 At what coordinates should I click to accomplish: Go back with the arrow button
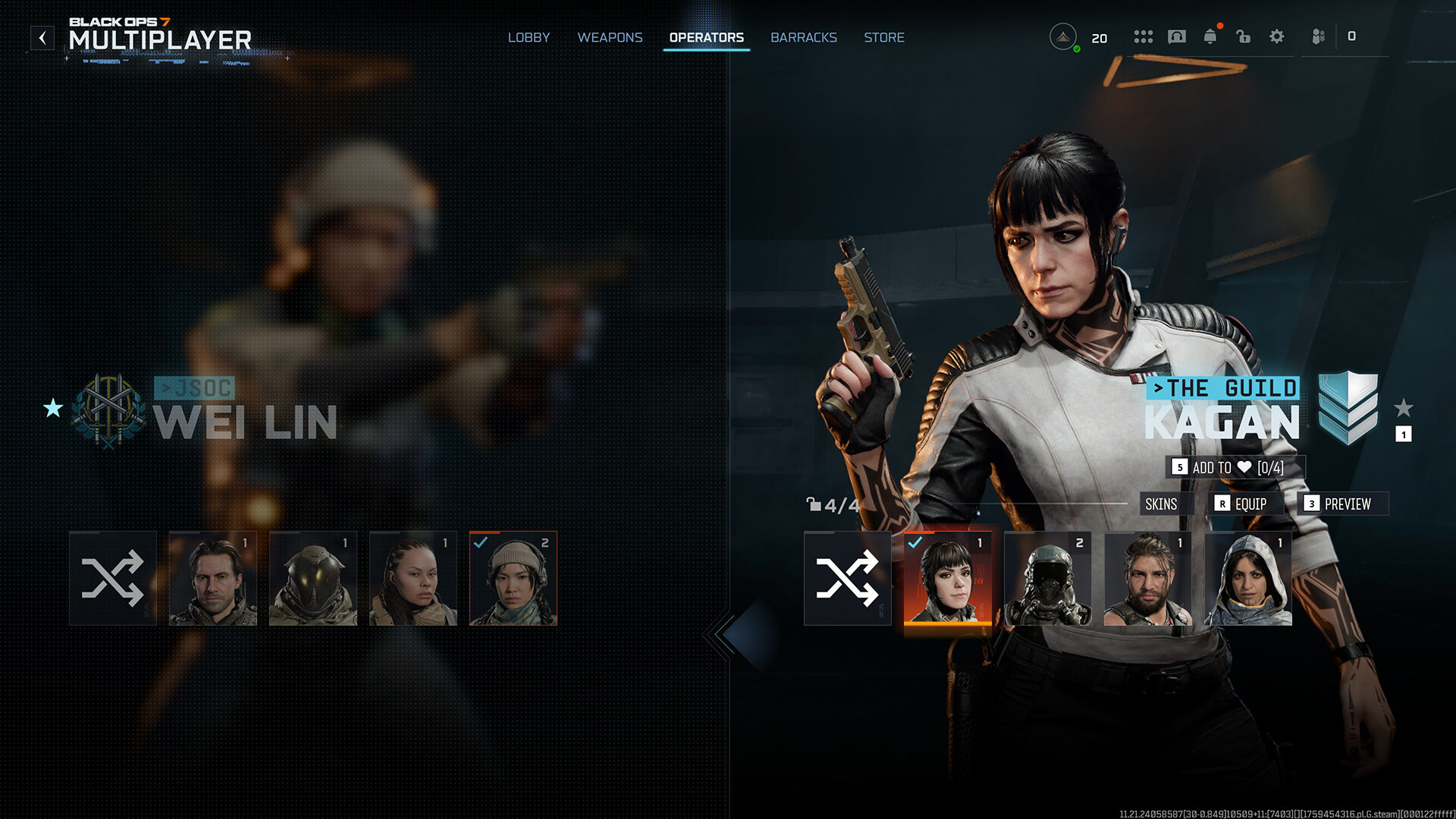(x=42, y=37)
